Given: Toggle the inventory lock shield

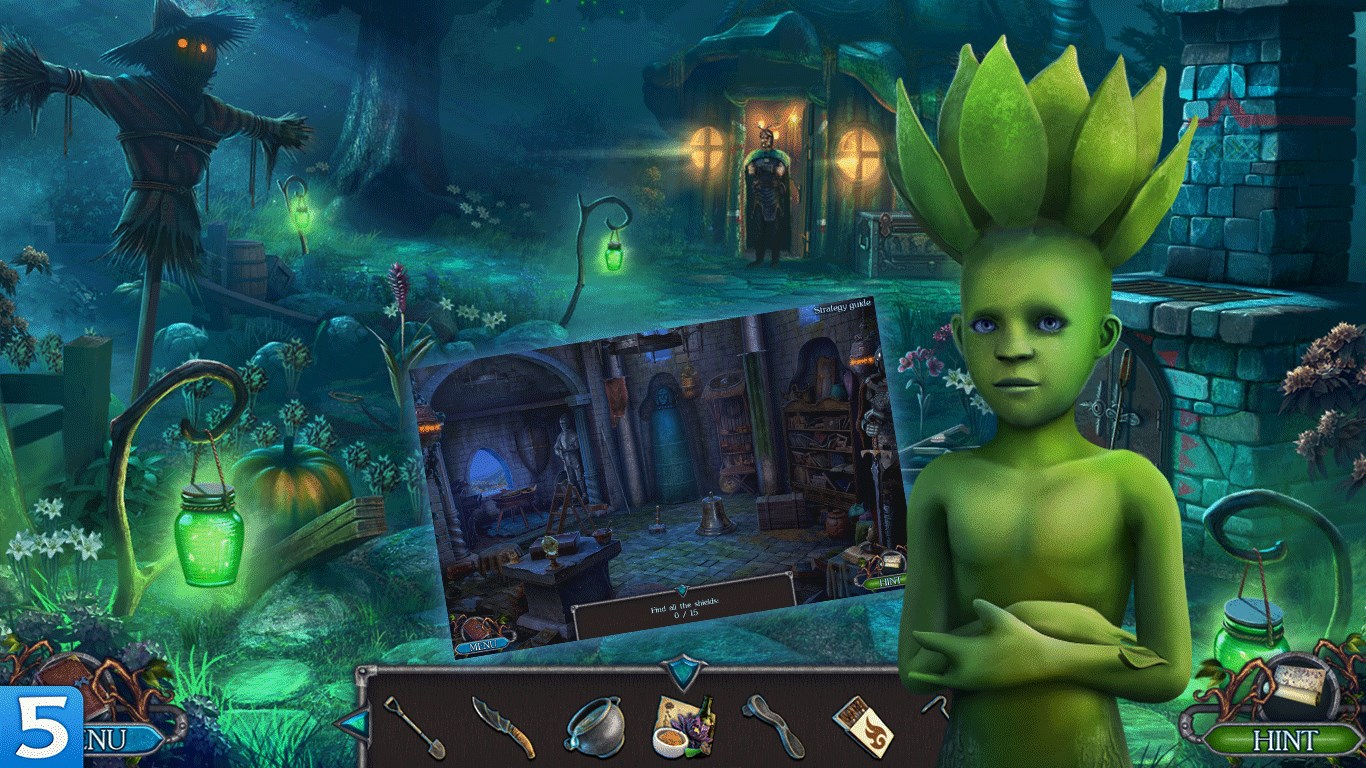Looking at the screenshot, I should coord(685,671).
